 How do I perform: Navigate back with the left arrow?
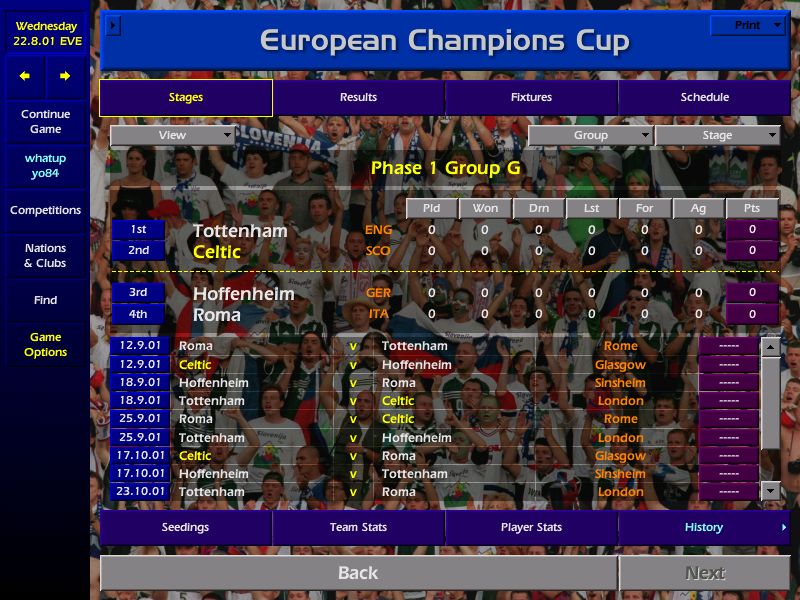coord(25,76)
